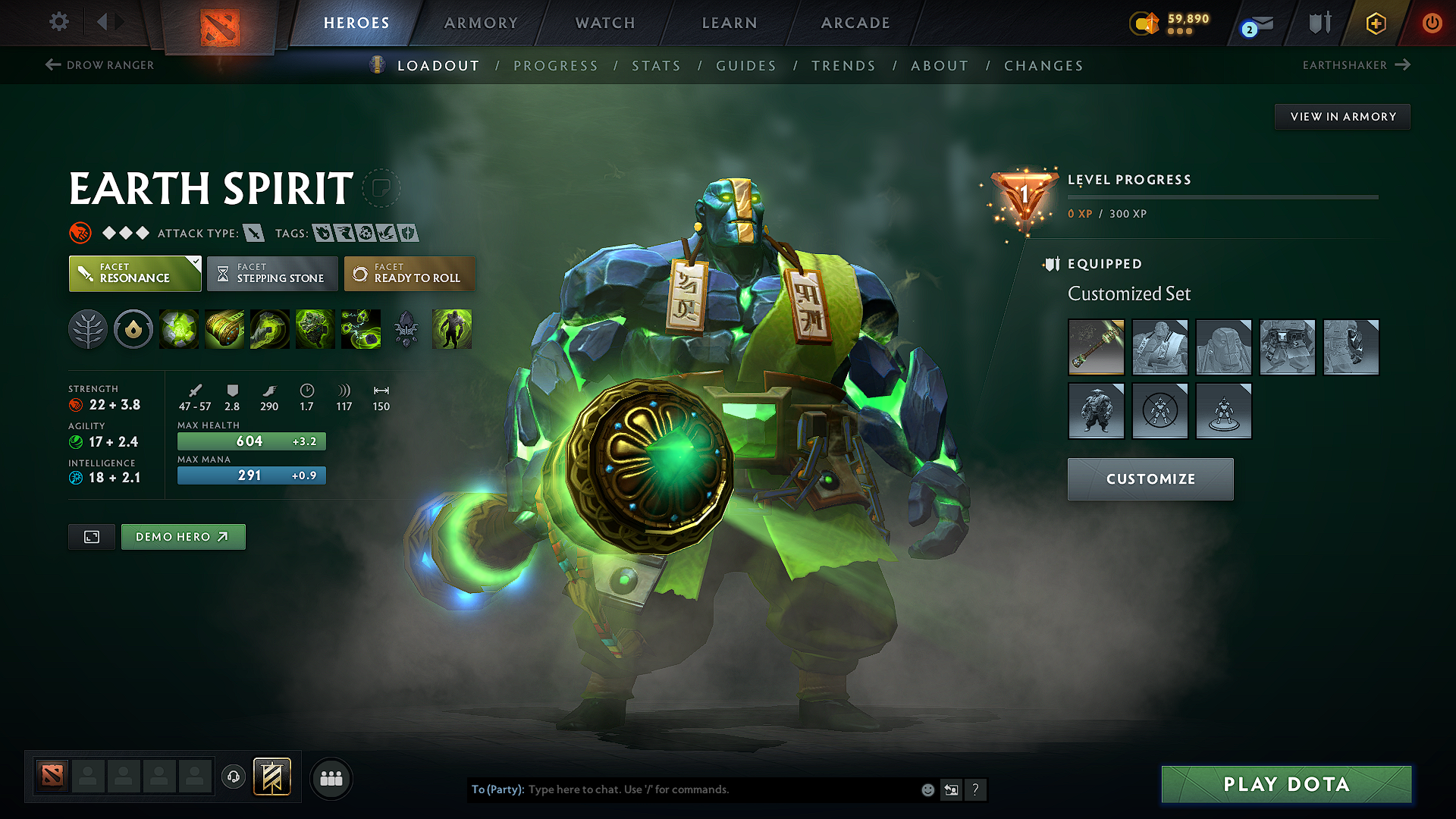Open the friends list icon in bottom bar
Viewport: 1456px width, 819px height.
[x=331, y=778]
